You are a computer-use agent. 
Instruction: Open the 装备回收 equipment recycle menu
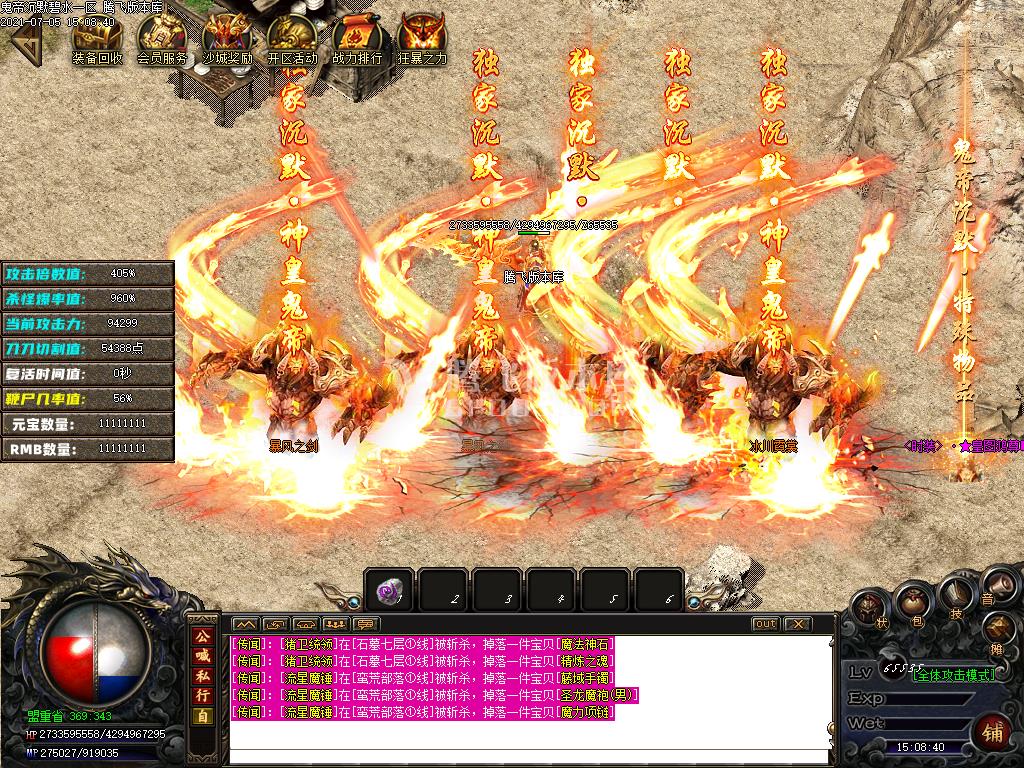97,40
